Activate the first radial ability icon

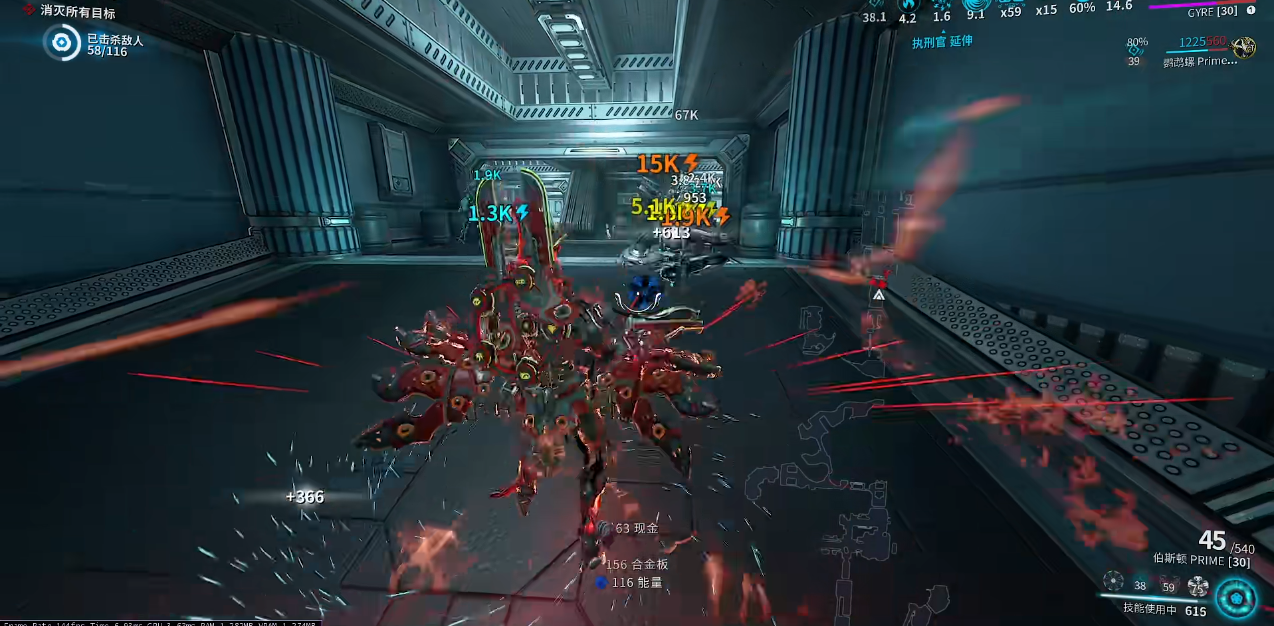click(x=1113, y=580)
